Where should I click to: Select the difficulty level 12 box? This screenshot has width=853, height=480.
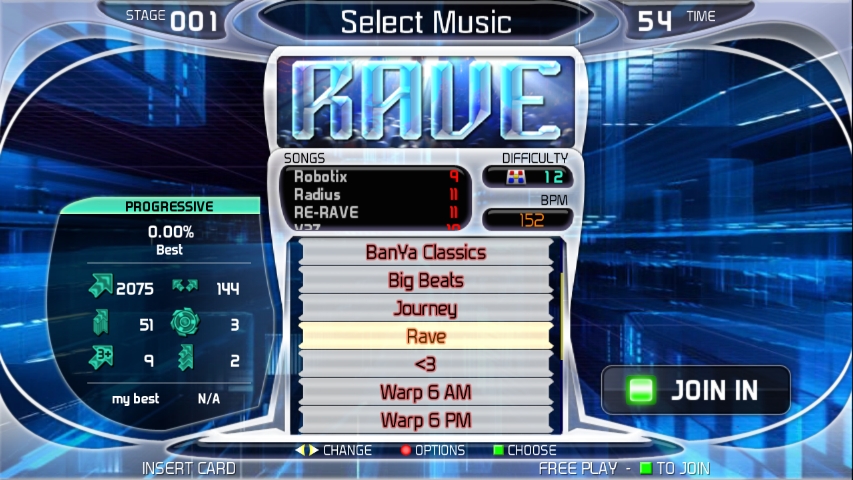point(528,177)
